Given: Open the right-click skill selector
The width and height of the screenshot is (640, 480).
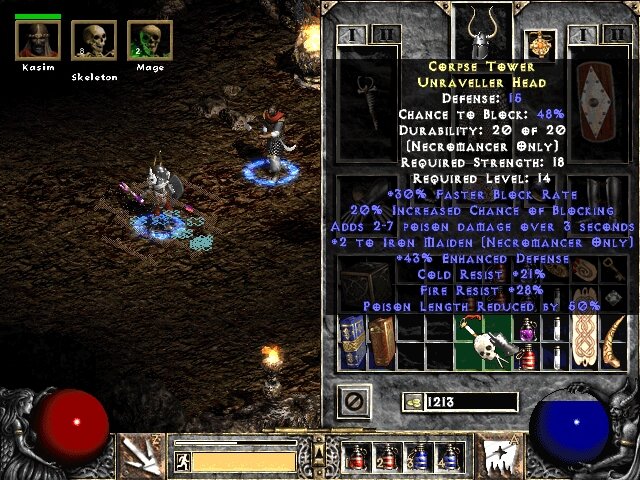Looking at the screenshot, I should click(x=497, y=456).
